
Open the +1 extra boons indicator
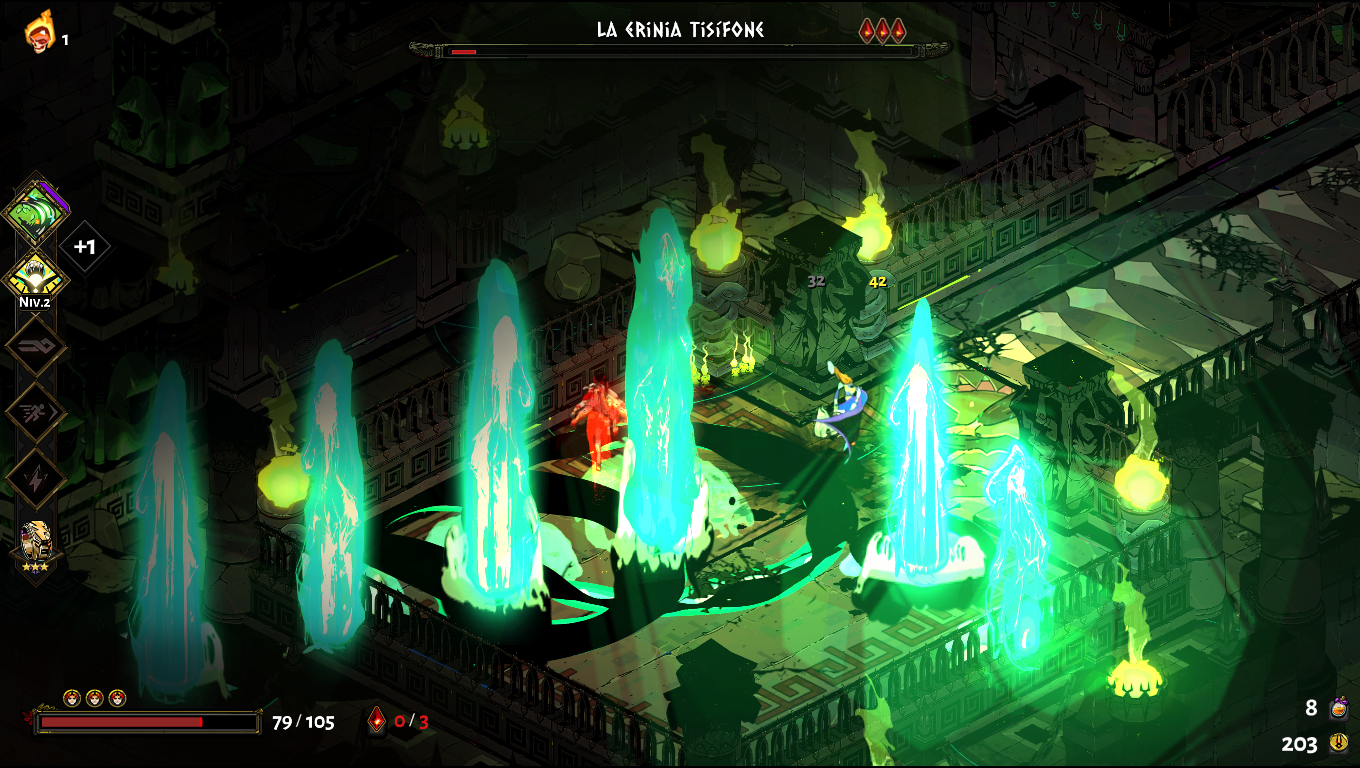[x=85, y=246]
